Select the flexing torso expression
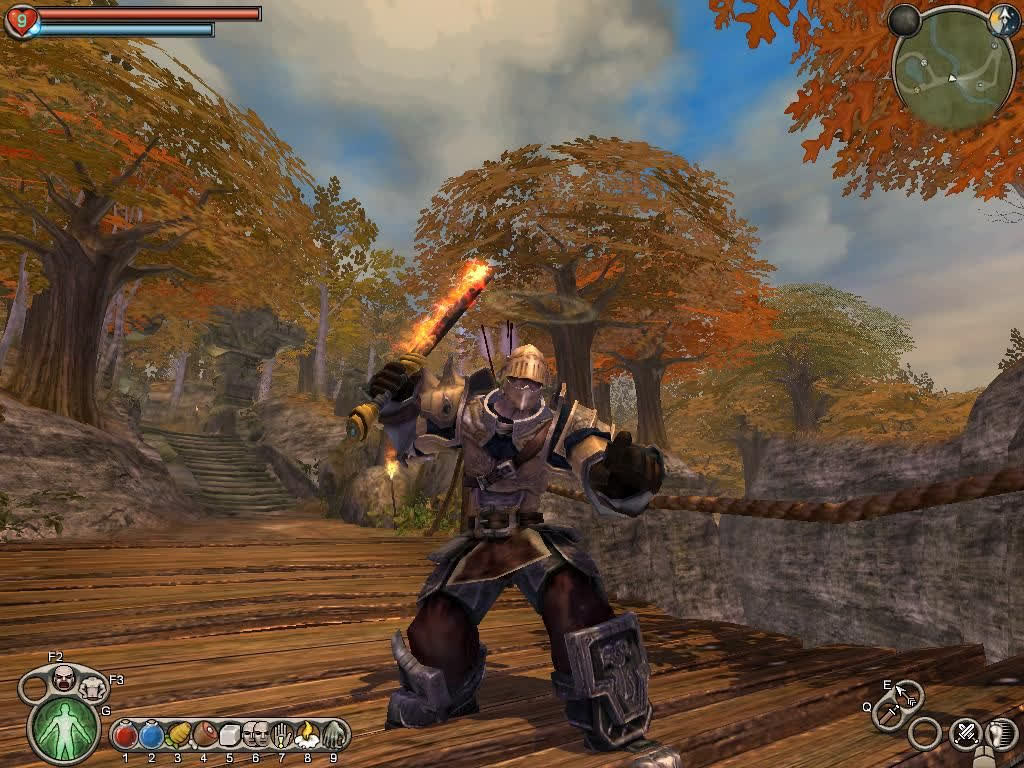Image resolution: width=1024 pixels, height=768 pixels. coord(93,687)
